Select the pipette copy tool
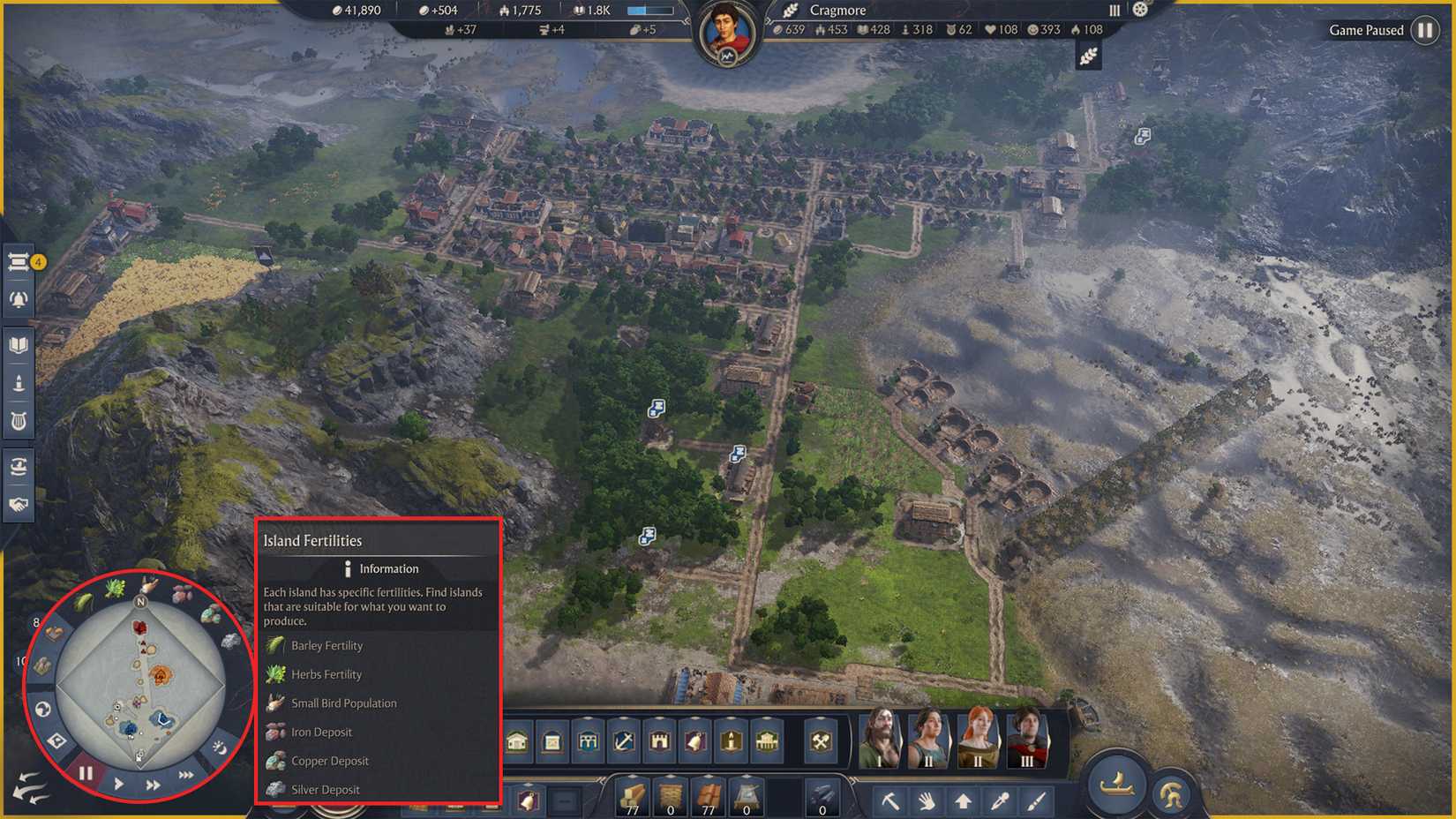1456x819 pixels. (x=1001, y=801)
